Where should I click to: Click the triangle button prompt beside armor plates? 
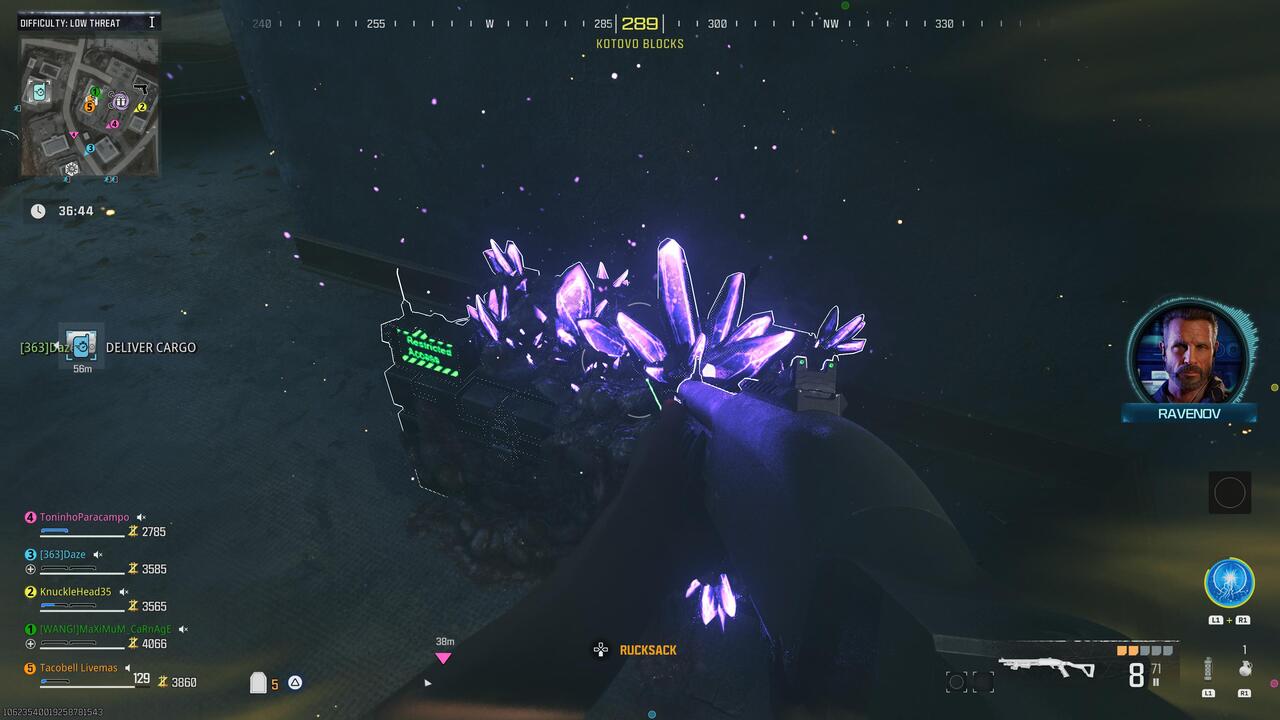click(x=294, y=682)
